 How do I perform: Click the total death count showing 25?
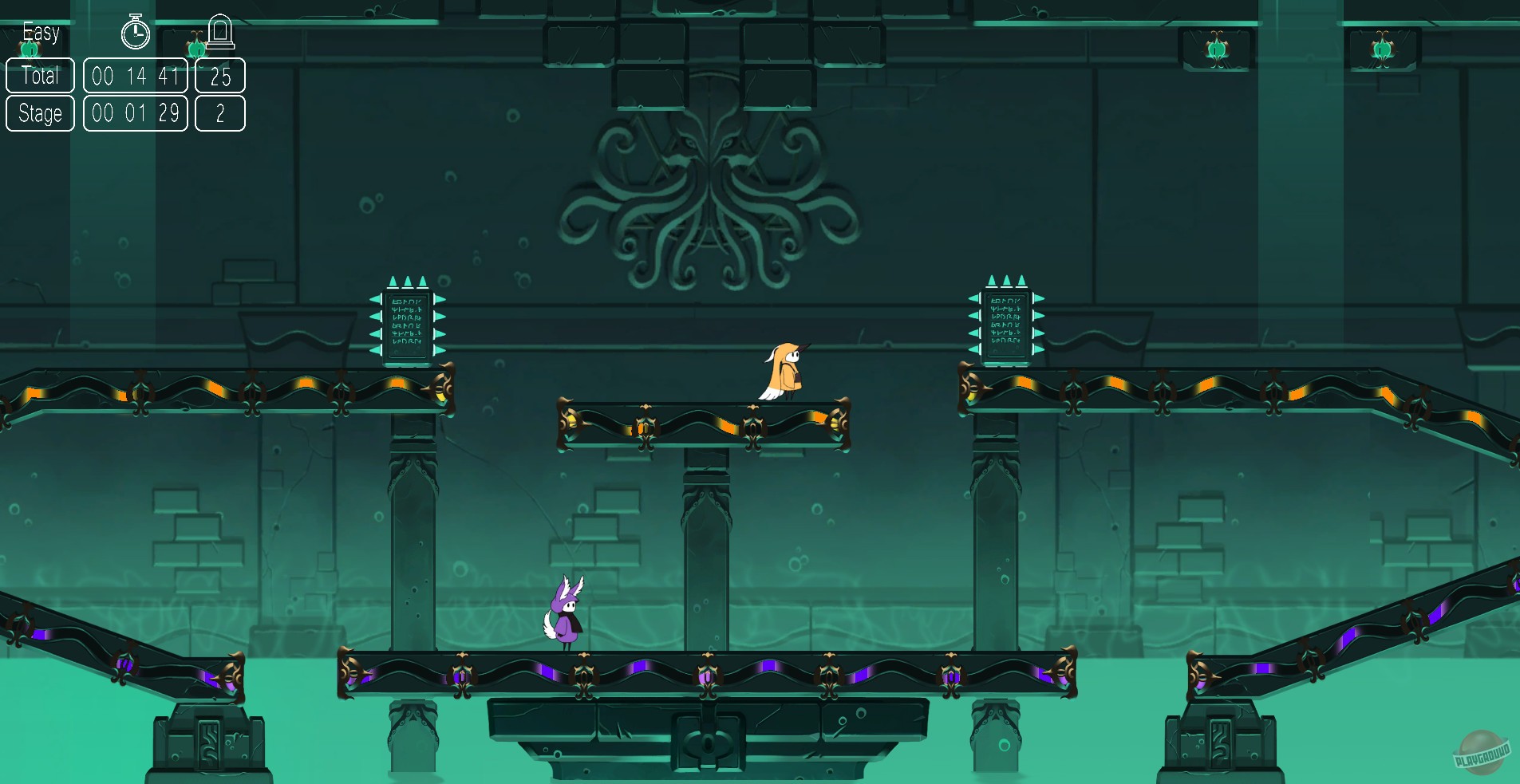pyautogui.click(x=221, y=76)
